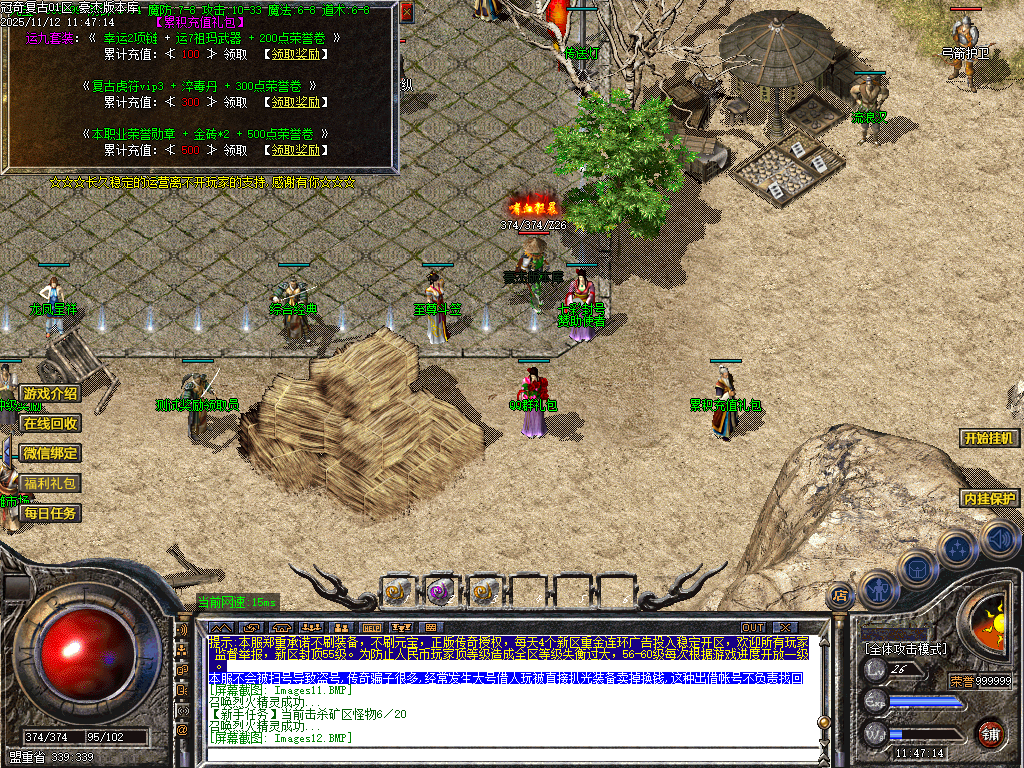Image resolution: width=1024 pixels, height=768 pixels.
Task: Select the 微信绑定 WeChat binding button
Action: click(x=51, y=454)
